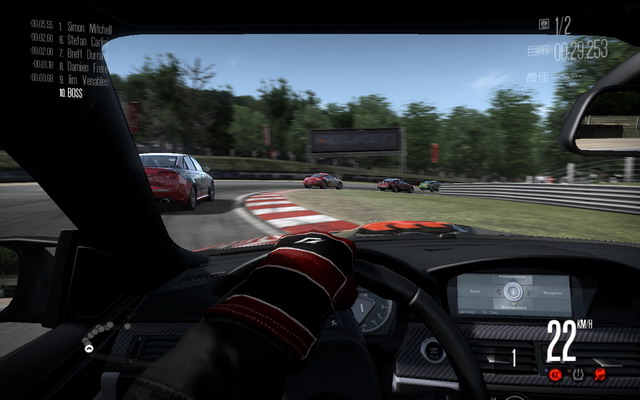This screenshot has width=640, height=400.
Task: Toggle the red brake assist indicator icon
Action: (x=554, y=374)
